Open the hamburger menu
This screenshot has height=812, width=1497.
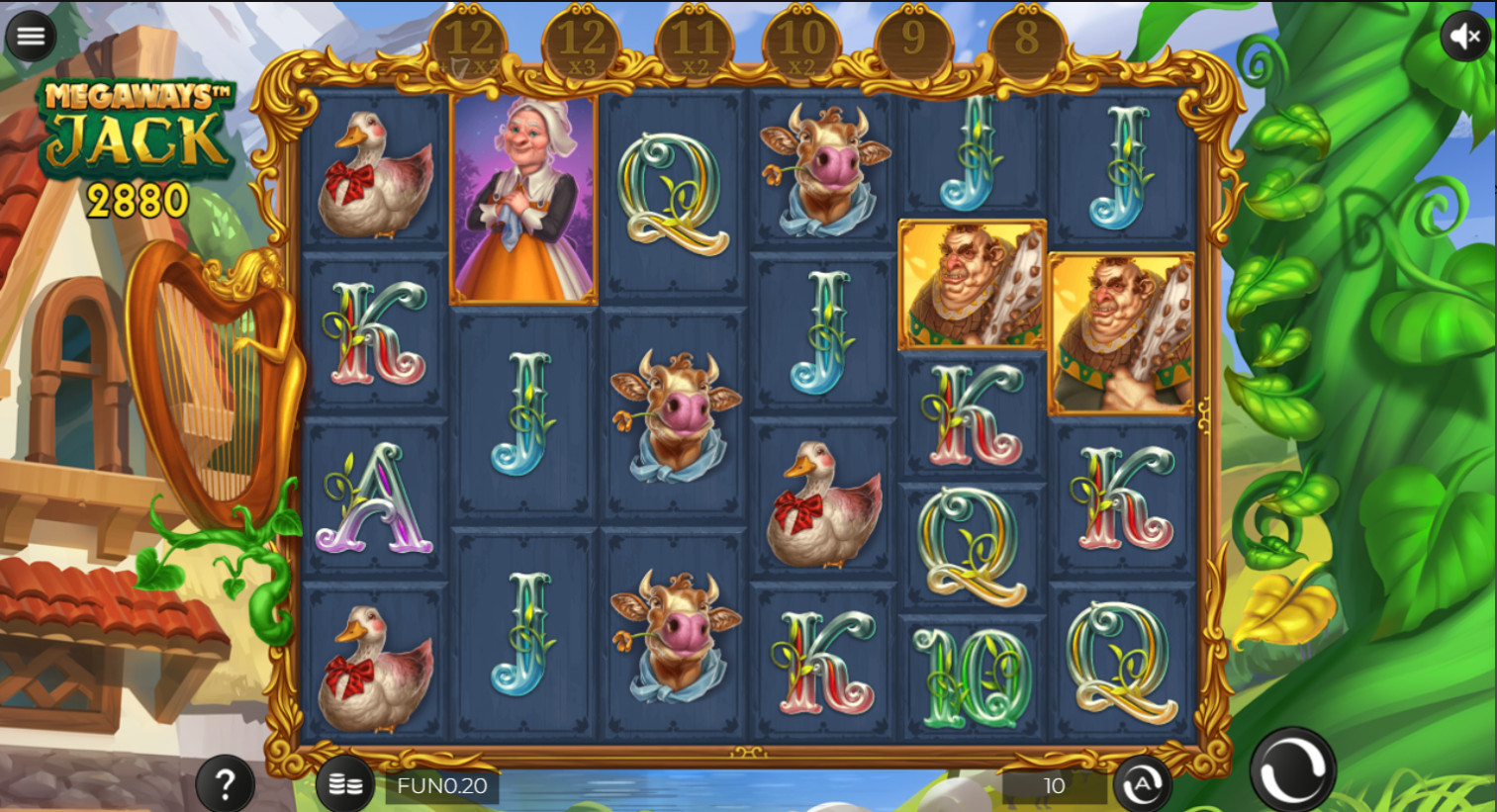31,37
